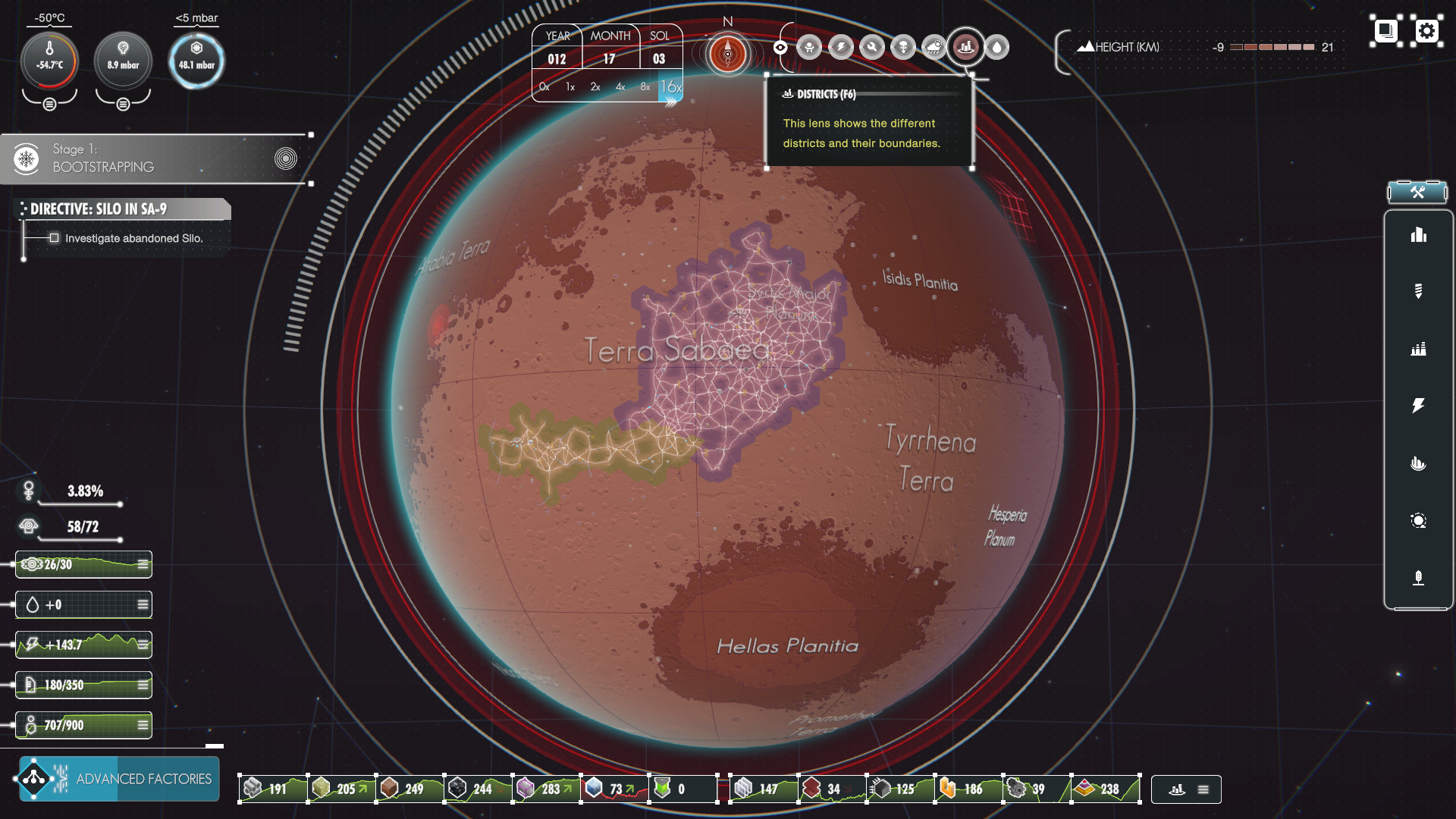Viewport: 1456px width, 819px height.
Task: Open the Advanced Factories research panel
Action: click(119, 779)
